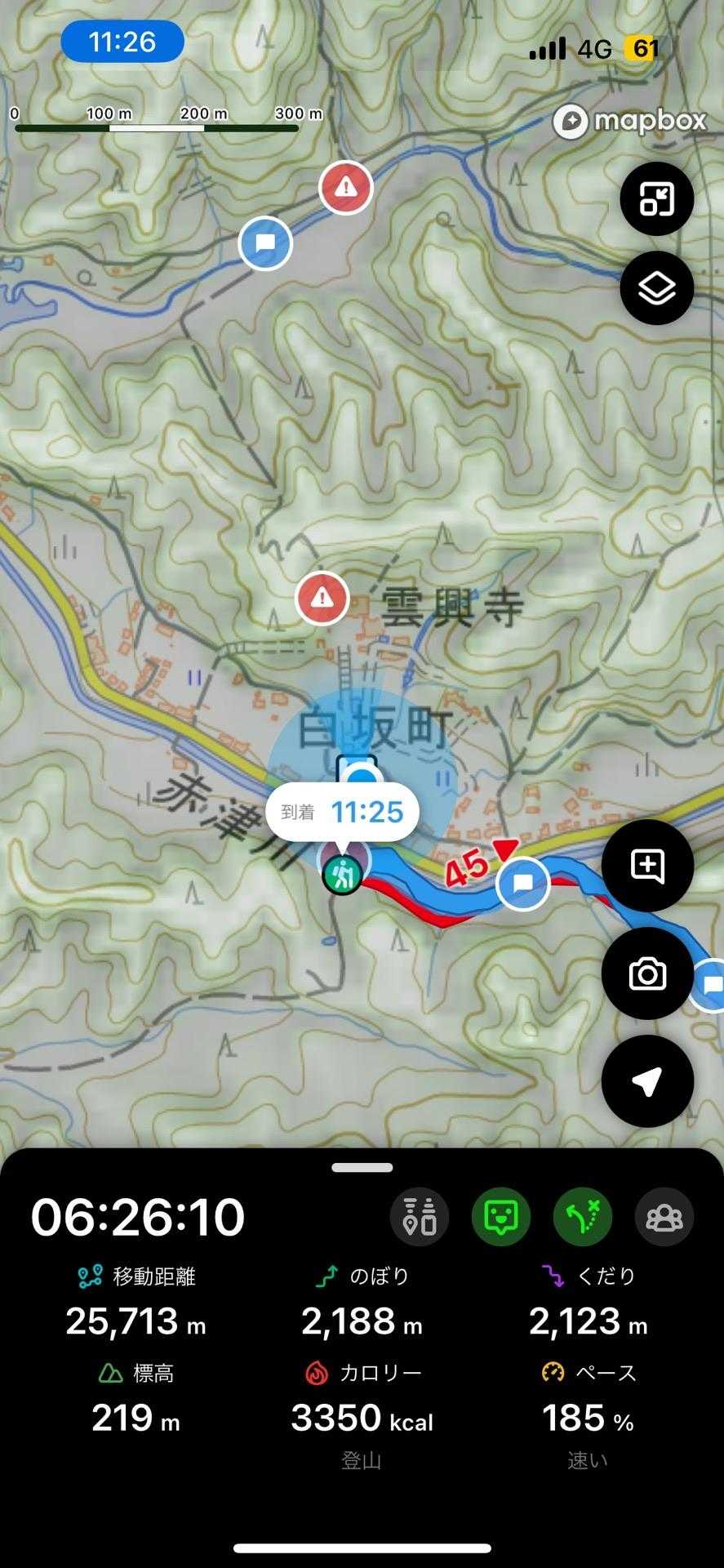This screenshot has height=1568, width=724.
Task: Open the group members icon
Action: click(x=664, y=1217)
